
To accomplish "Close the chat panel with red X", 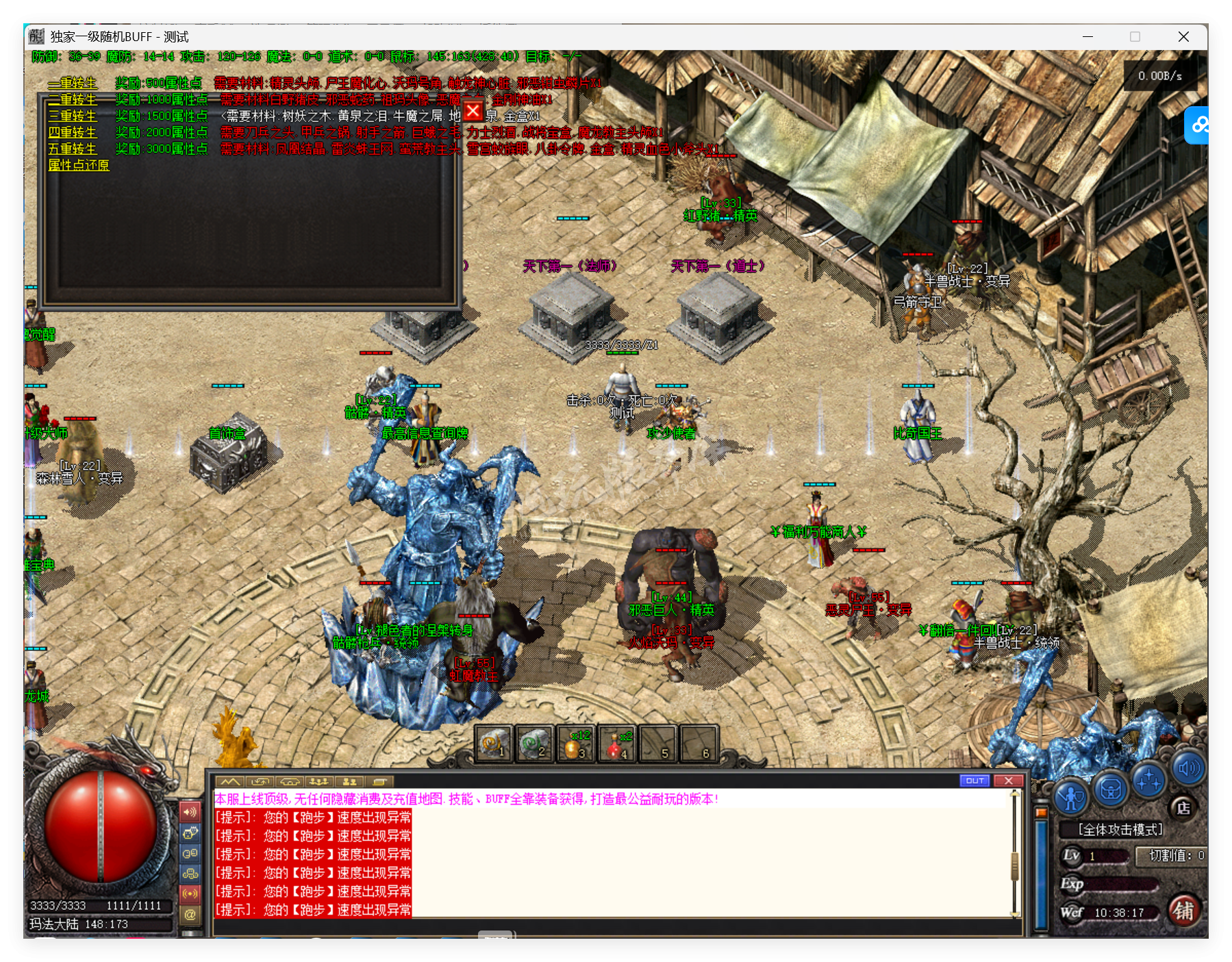I will (x=1008, y=781).
